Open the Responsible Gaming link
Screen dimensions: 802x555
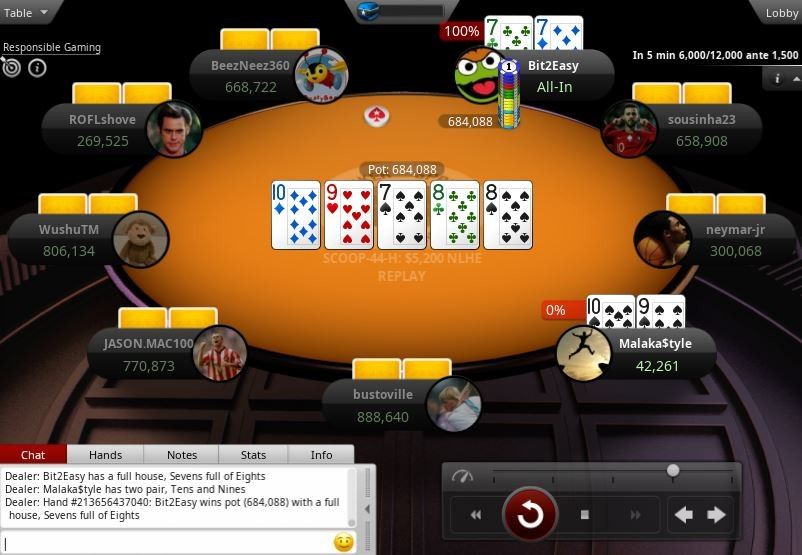click(51, 47)
